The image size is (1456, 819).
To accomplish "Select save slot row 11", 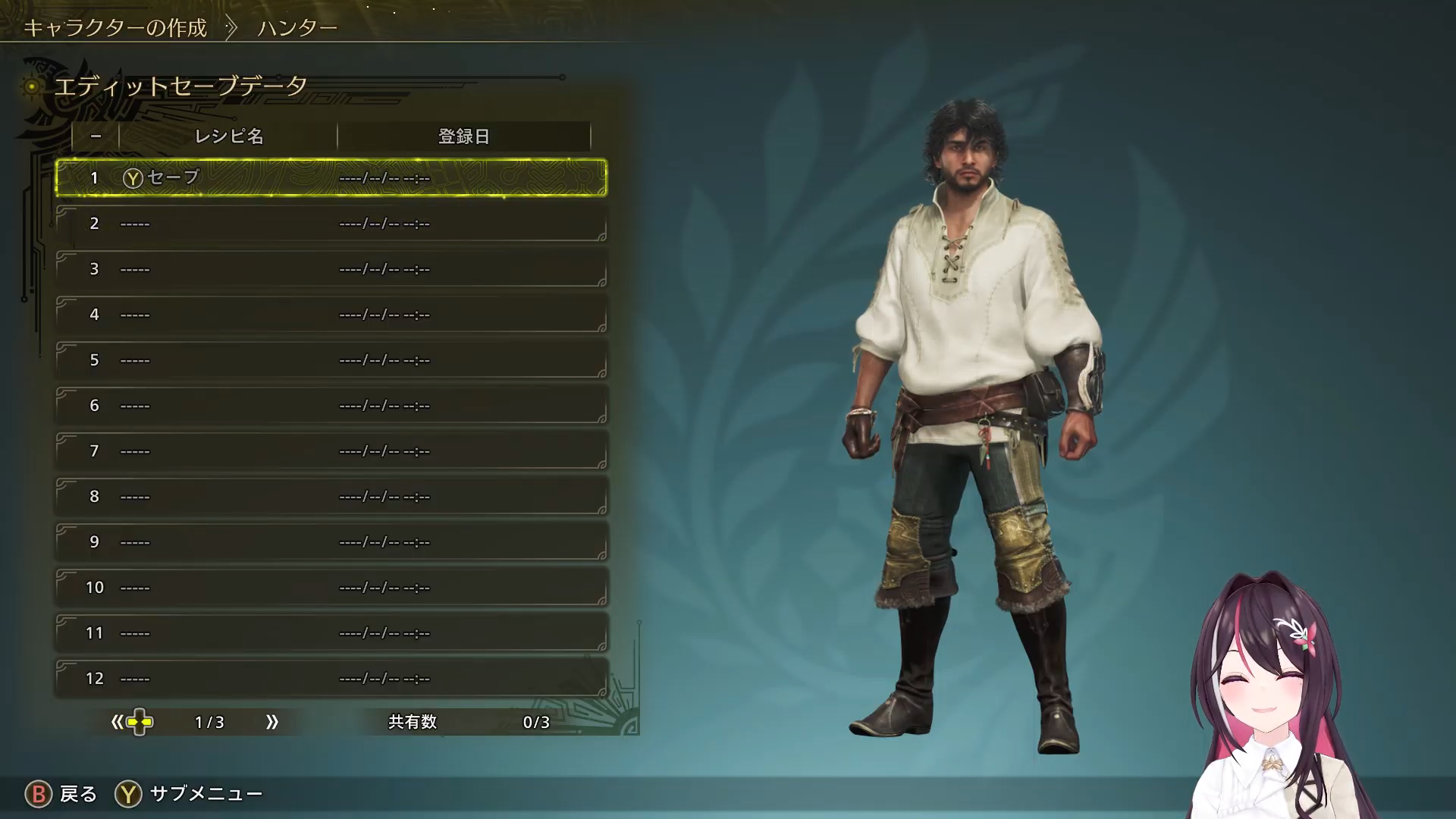I will click(x=331, y=632).
